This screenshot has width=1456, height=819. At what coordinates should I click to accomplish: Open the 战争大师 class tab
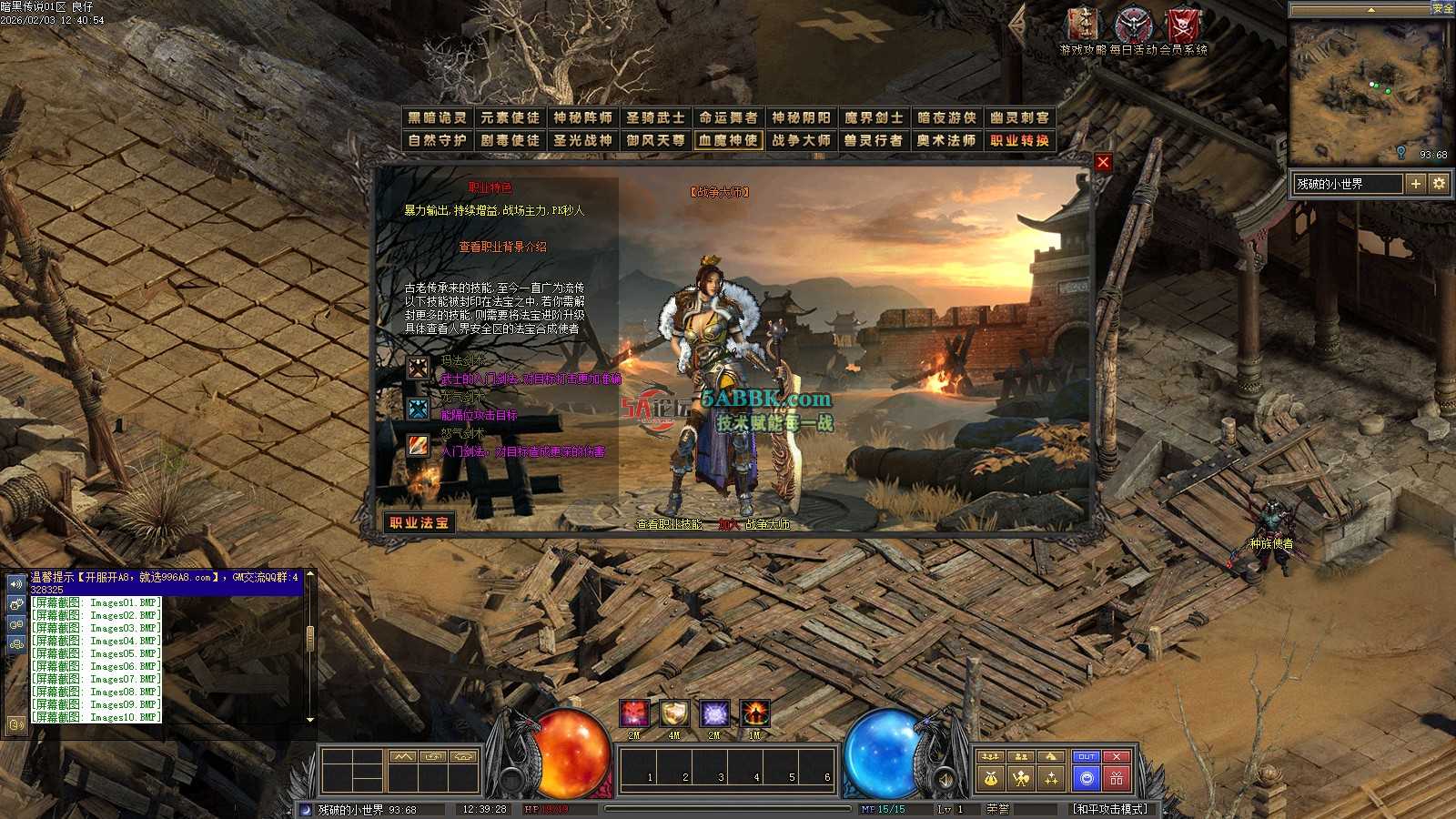(801, 140)
